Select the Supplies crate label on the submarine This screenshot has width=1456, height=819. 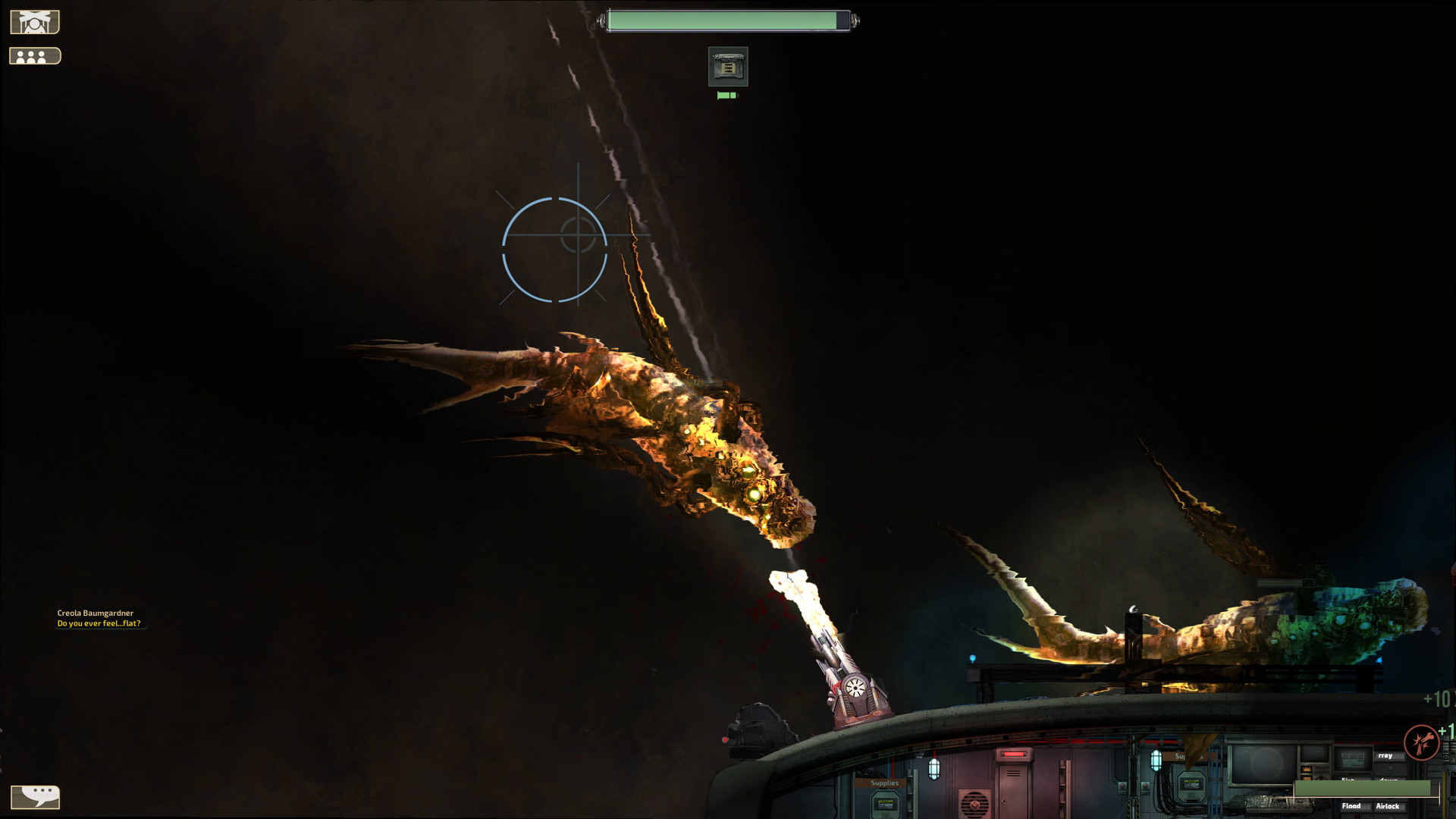(x=884, y=781)
